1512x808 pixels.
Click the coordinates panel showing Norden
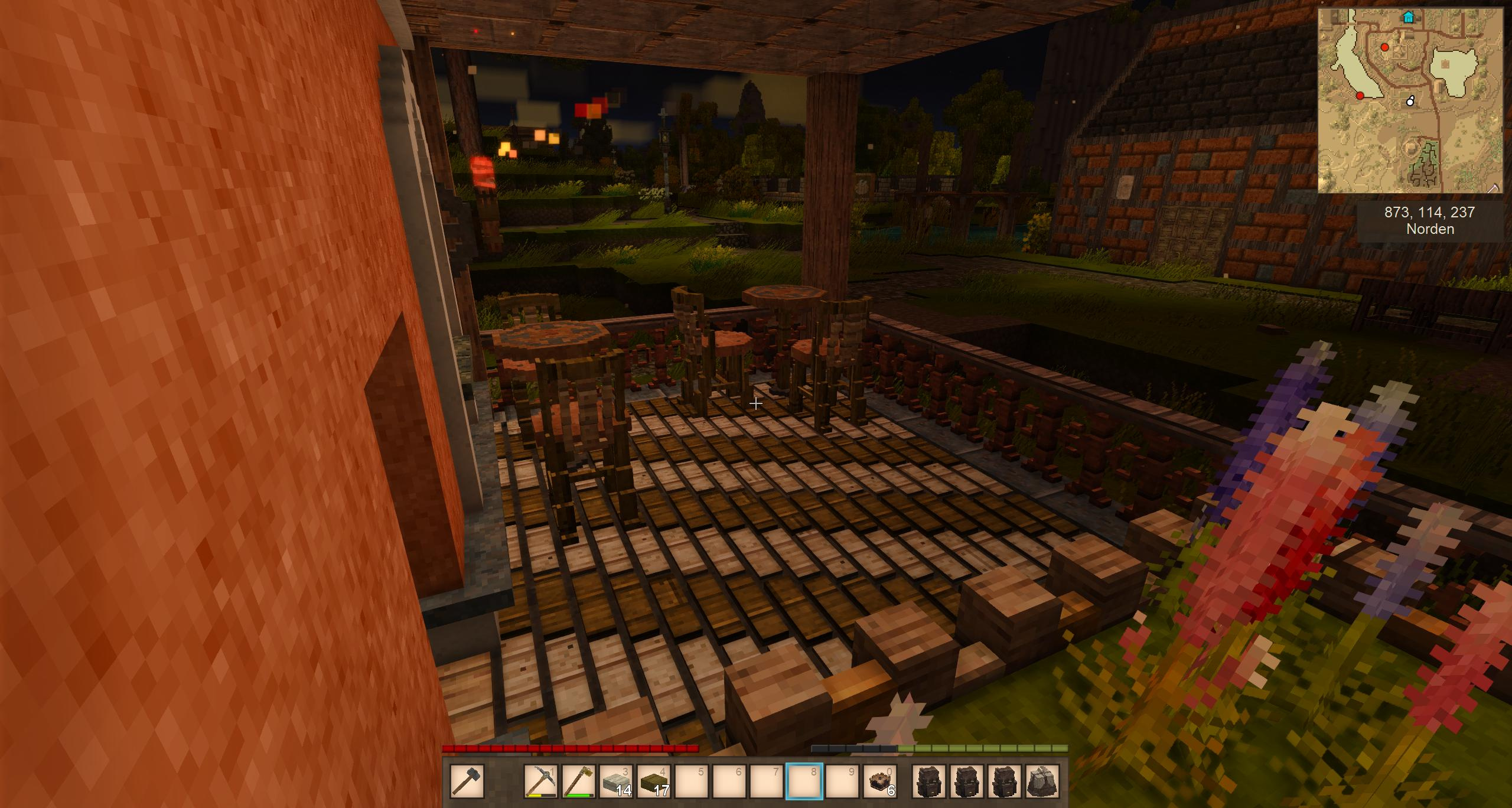click(1429, 220)
